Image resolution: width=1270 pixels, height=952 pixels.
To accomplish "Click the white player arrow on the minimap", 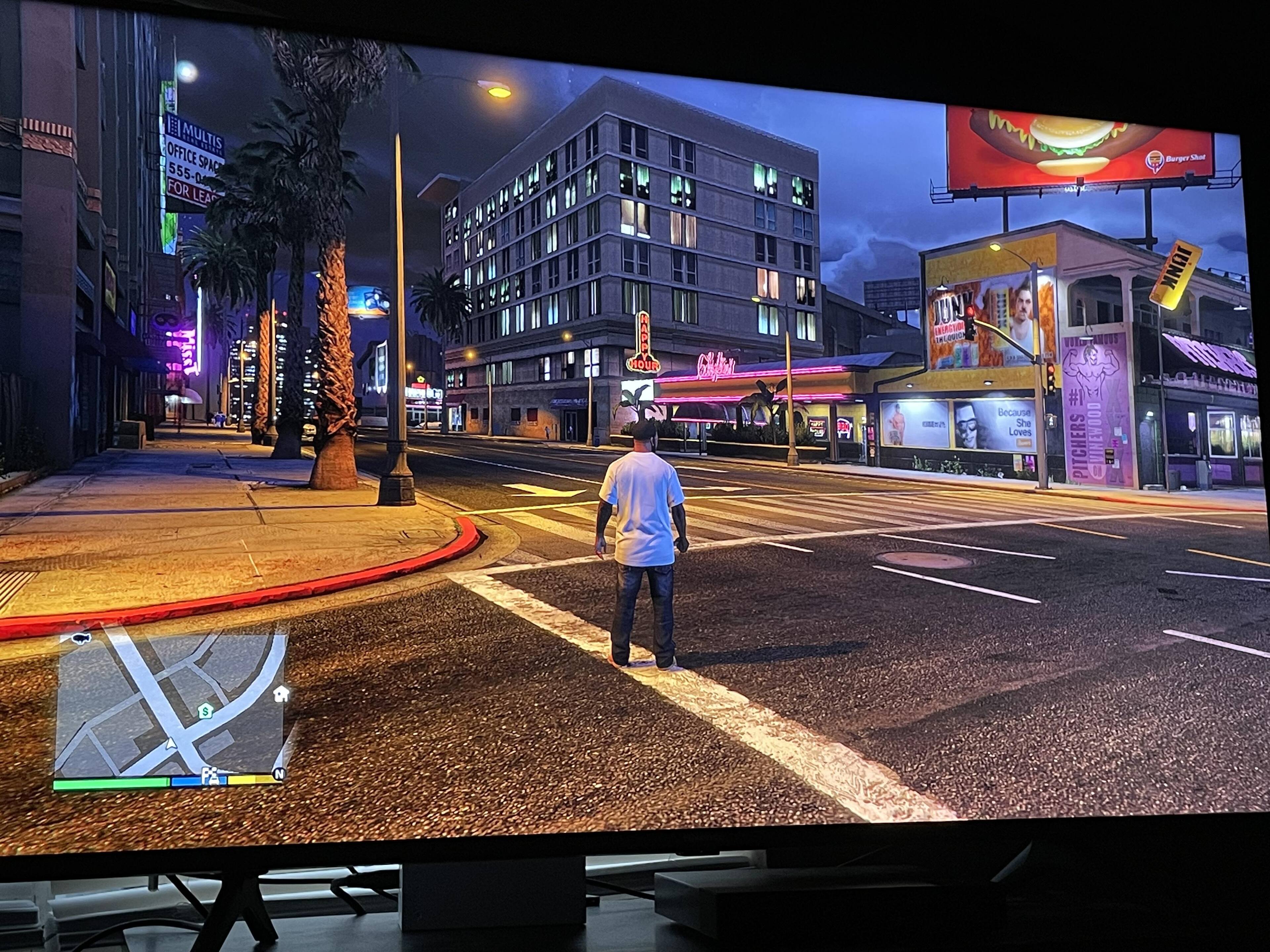I will (171, 744).
